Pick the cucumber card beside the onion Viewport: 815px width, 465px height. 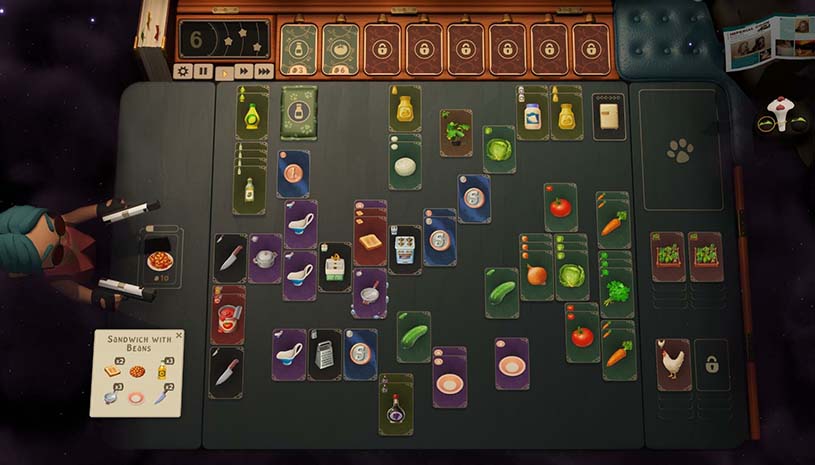[x=502, y=293]
